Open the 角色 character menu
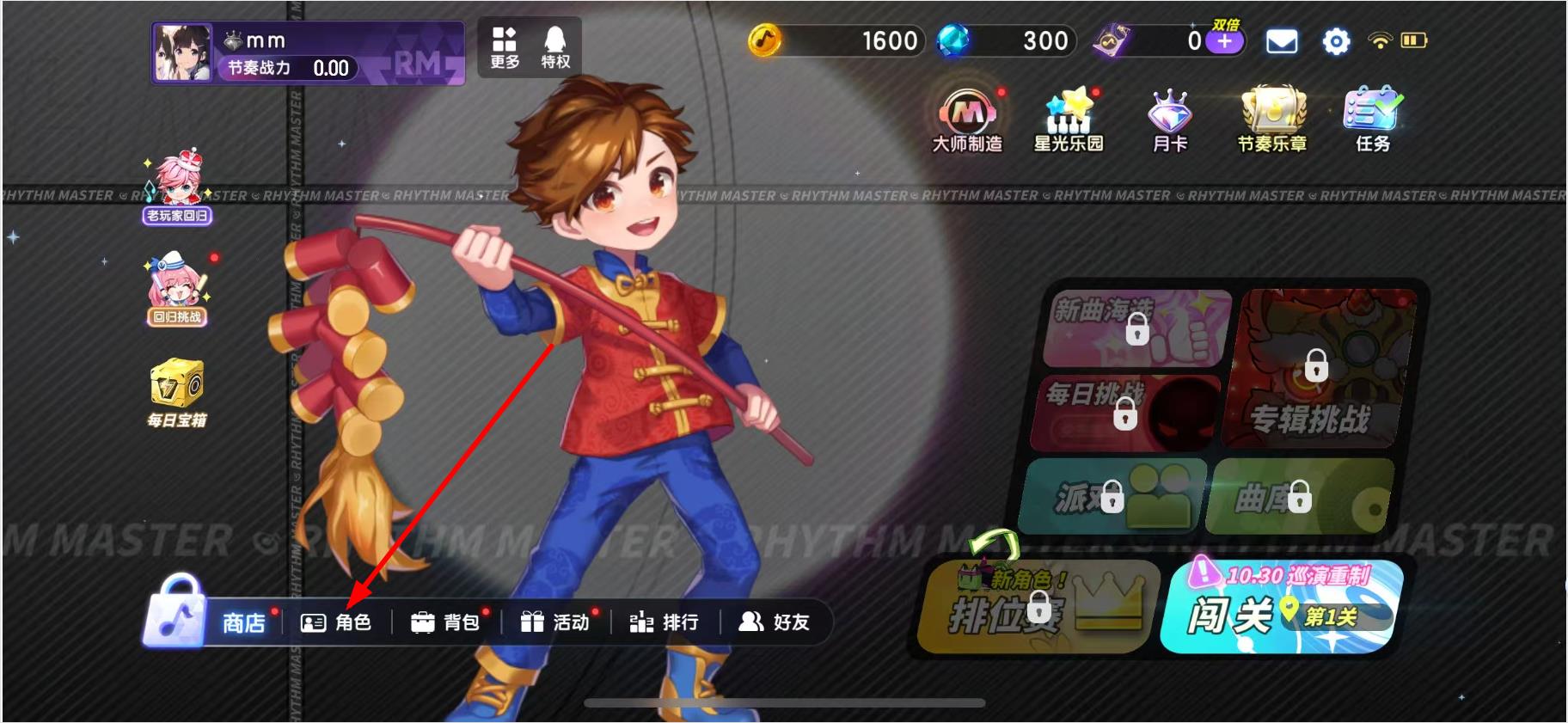This screenshot has height=723, width=1568. click(x=336, y=622)
